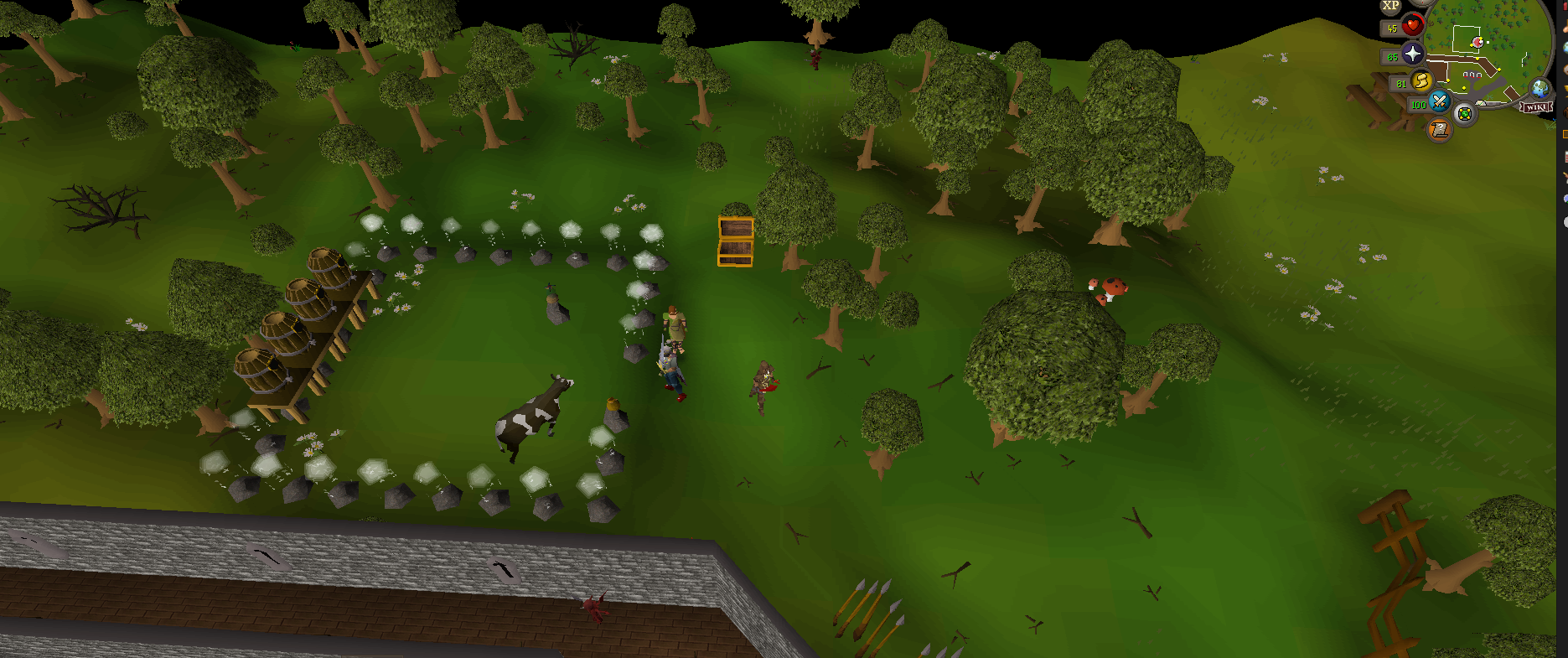This screenshot has height=658, width=1568.
Task: Click on the circular minimap
Action: point(1488,46)
